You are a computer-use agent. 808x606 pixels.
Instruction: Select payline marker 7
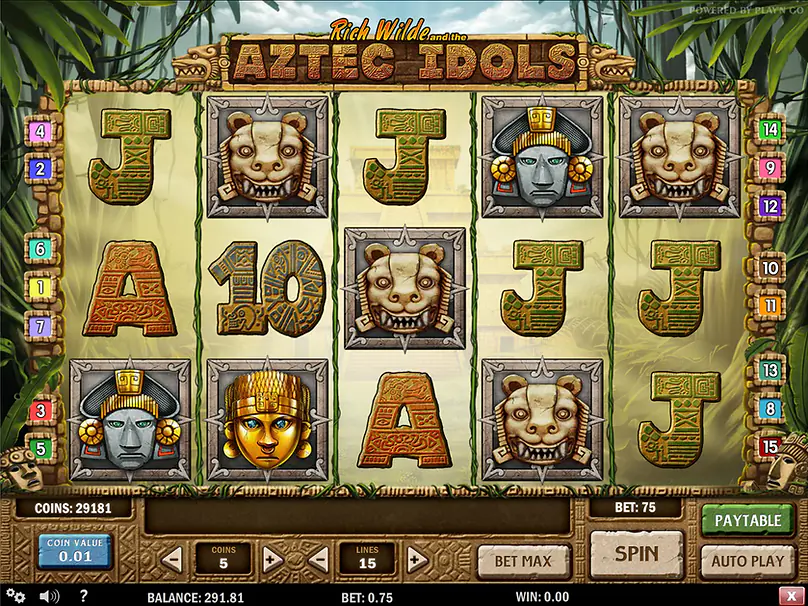click(x=41, y=325)
